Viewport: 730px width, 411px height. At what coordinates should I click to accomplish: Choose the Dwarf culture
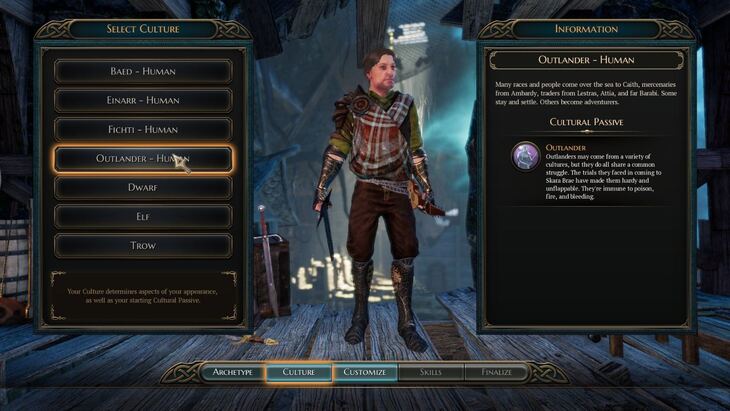[143, 187]
